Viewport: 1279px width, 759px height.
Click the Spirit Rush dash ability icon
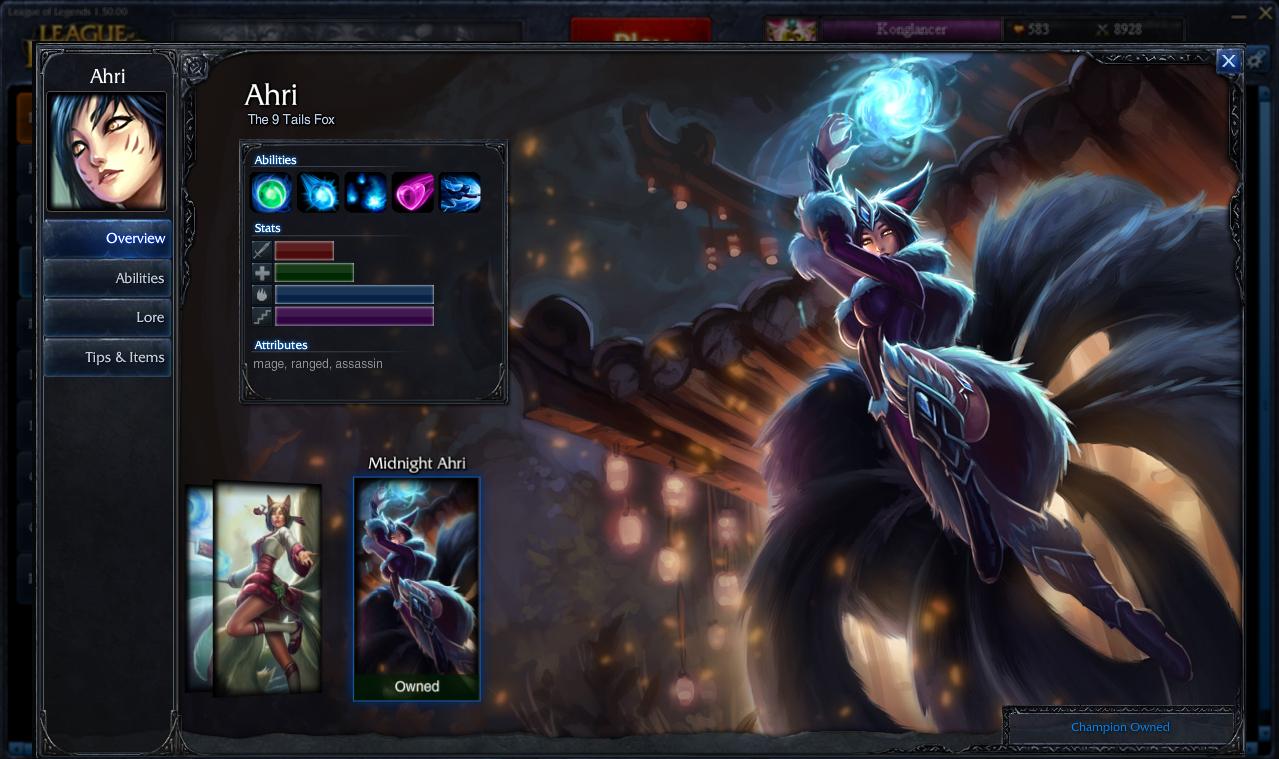coord(460,192)
